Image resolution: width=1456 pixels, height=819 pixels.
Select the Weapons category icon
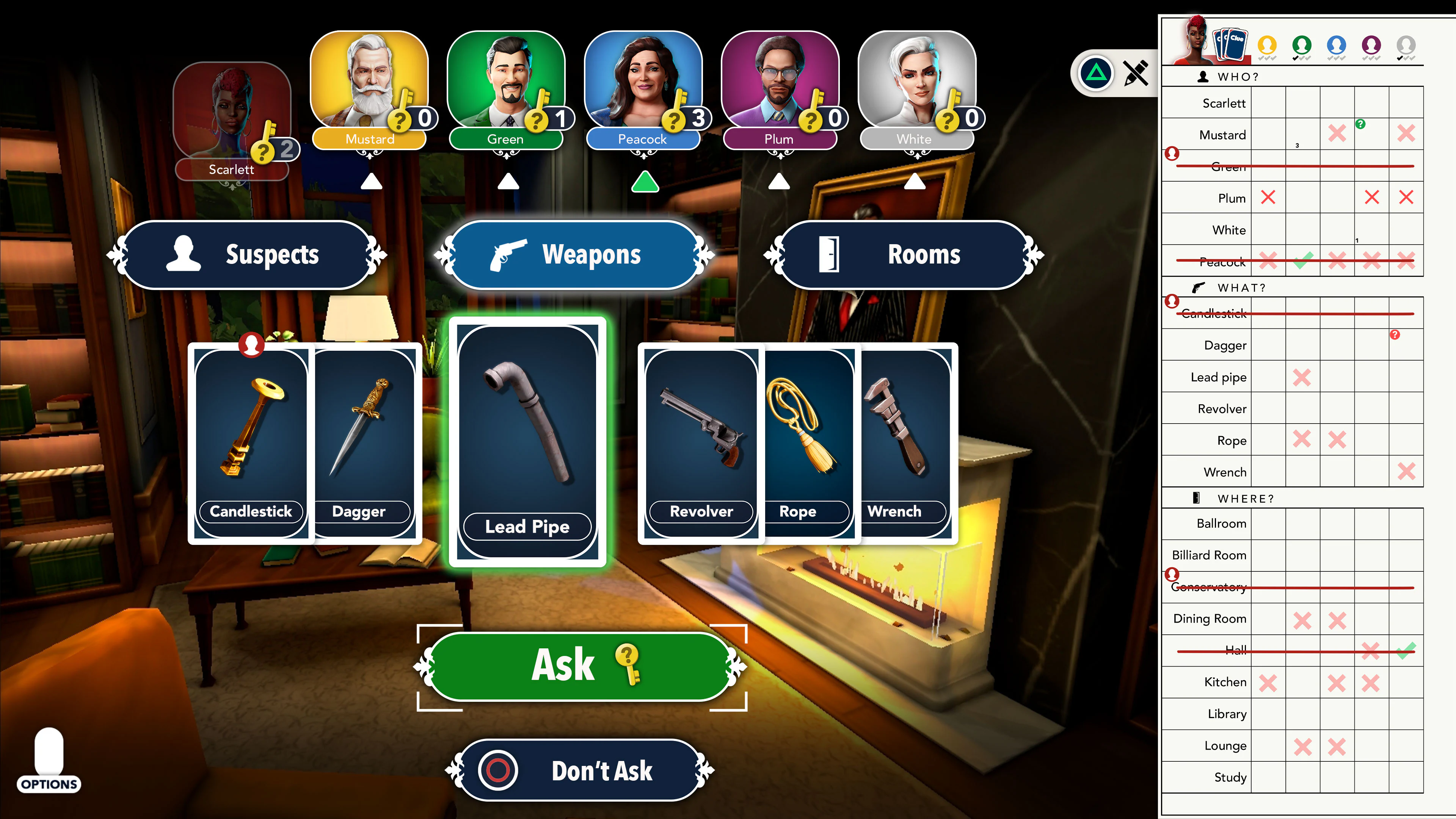point(509,255)
